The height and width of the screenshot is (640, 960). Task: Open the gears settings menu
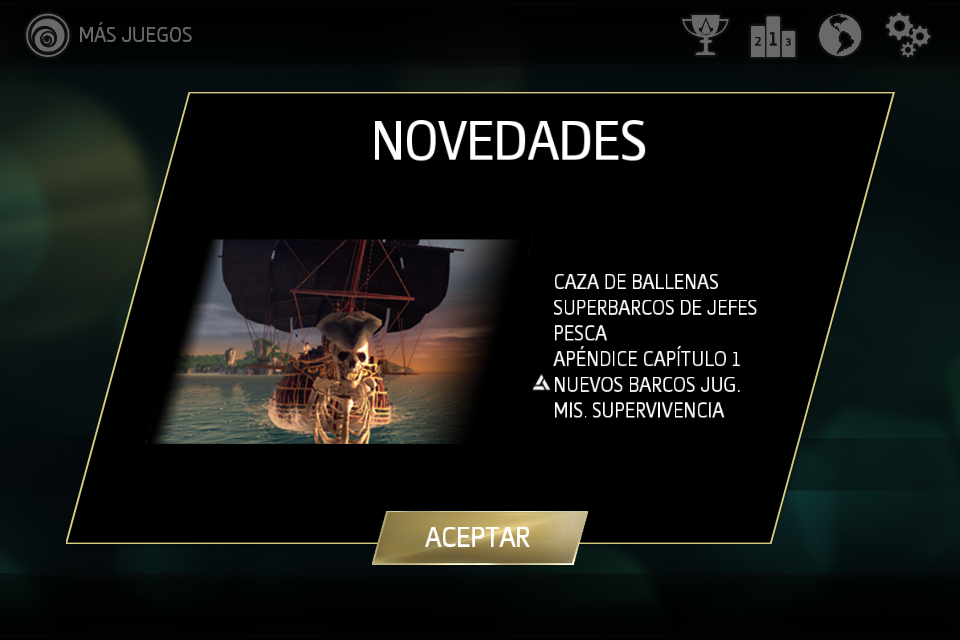coord(907,35)
